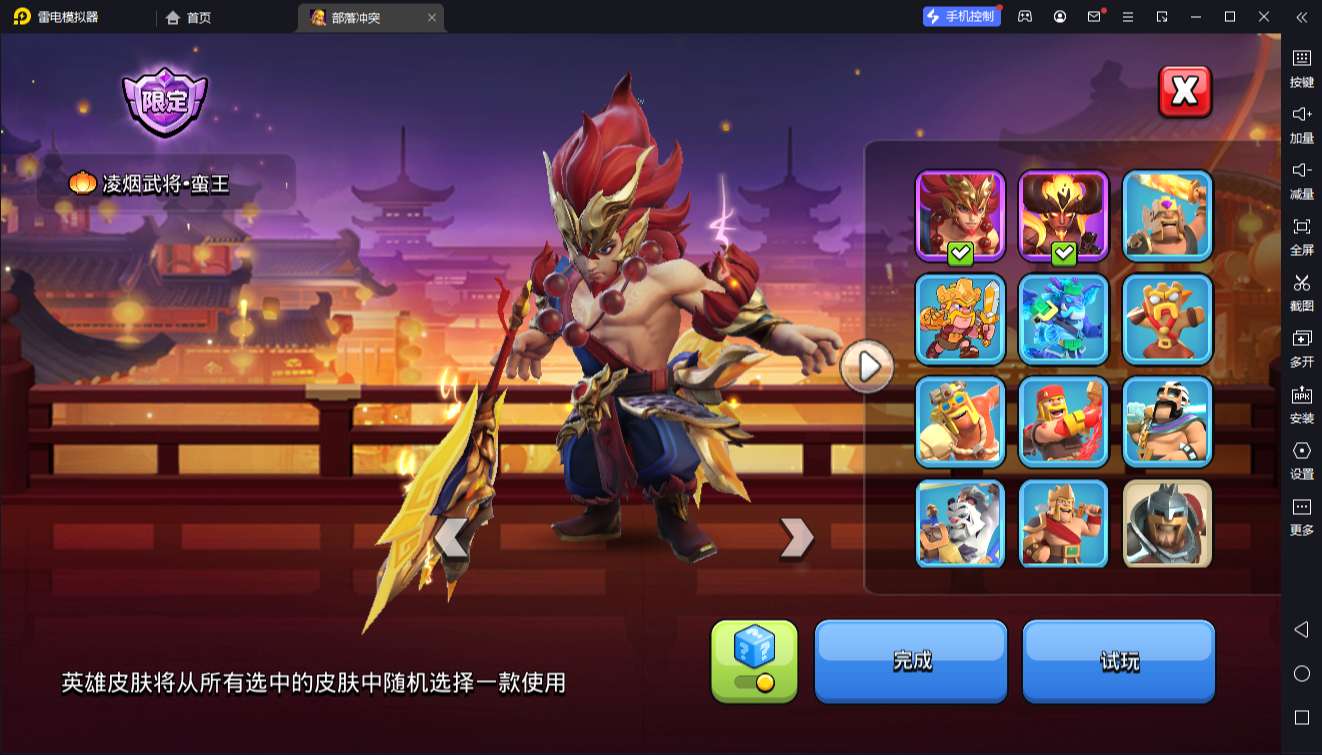Try the skin using the 试玩 button
This screenshot has height=755, width=1322.
[x=1118, y=659]
